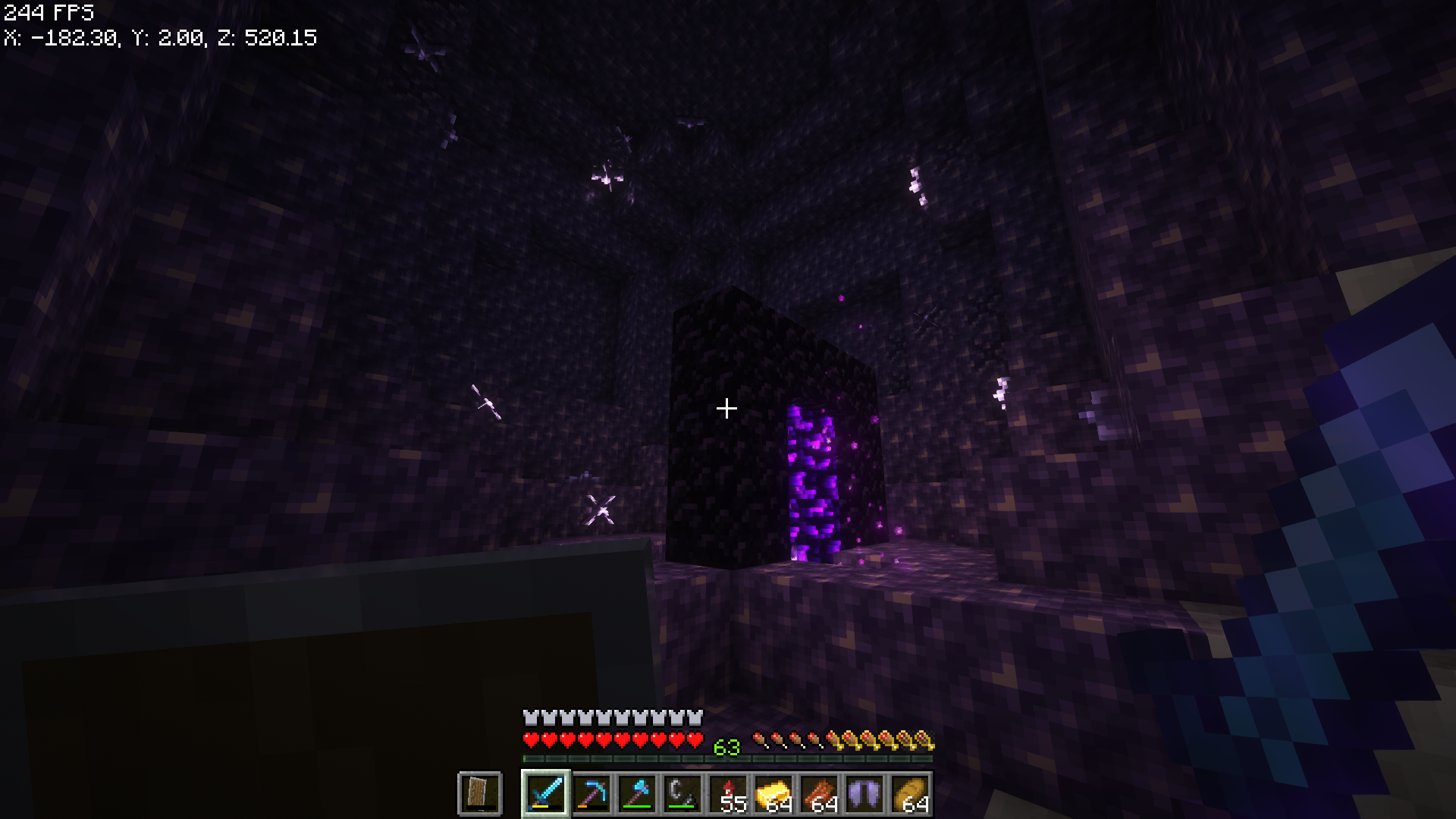
Task: Click the experience level number 63
Action: point(726,748)
